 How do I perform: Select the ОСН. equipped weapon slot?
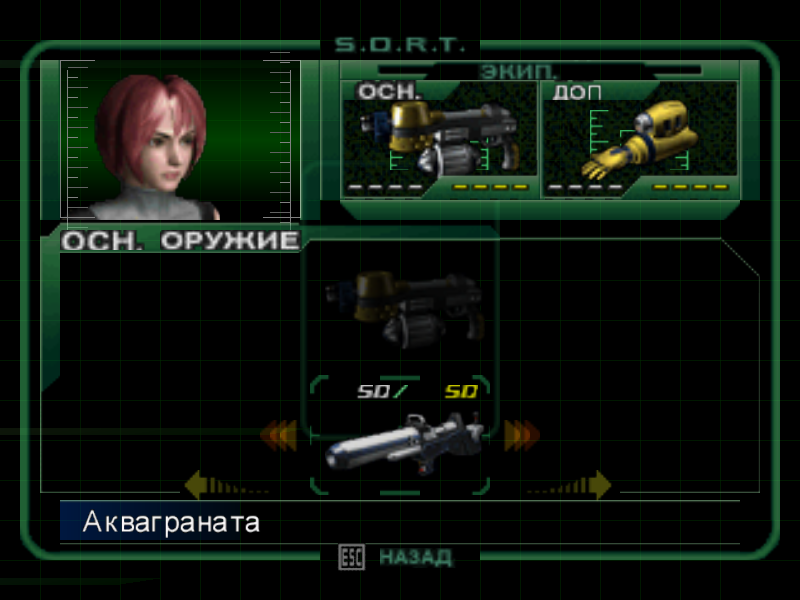click(x=439, y=138)
